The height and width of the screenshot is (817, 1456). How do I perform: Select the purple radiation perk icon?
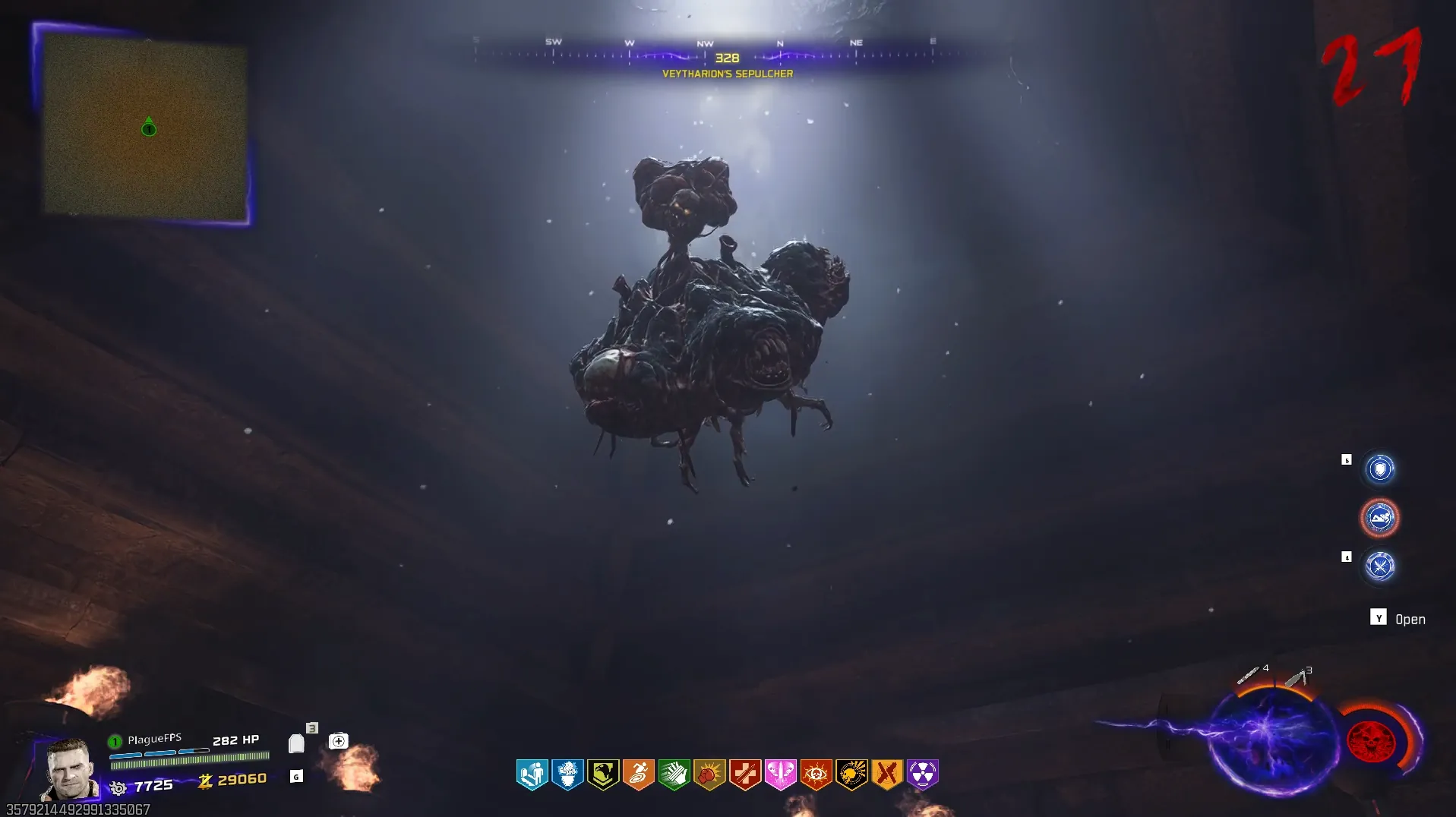coord(922,774)
